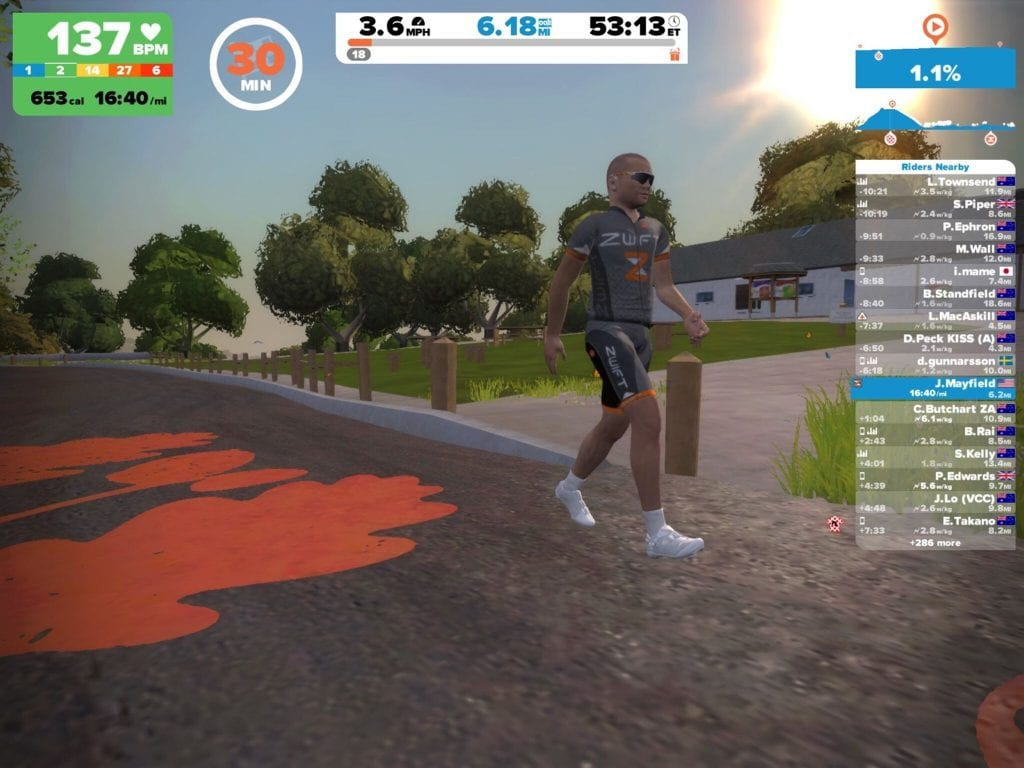The image size is (1024, 768).
Task: Click S.Kelly's row in Riders Nearby
Action: (935, 458)
